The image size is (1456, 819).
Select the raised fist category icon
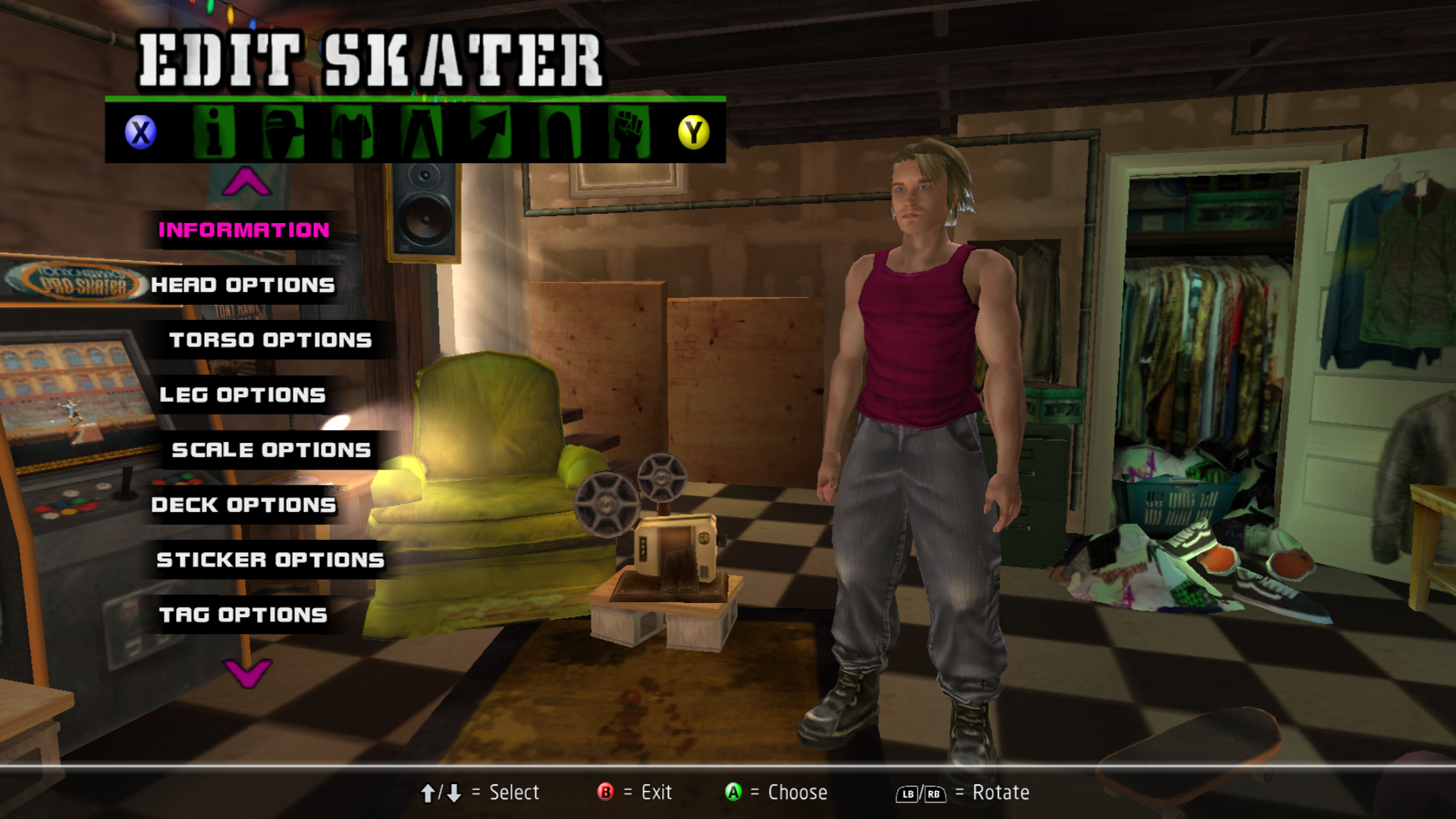coord(629,132)
